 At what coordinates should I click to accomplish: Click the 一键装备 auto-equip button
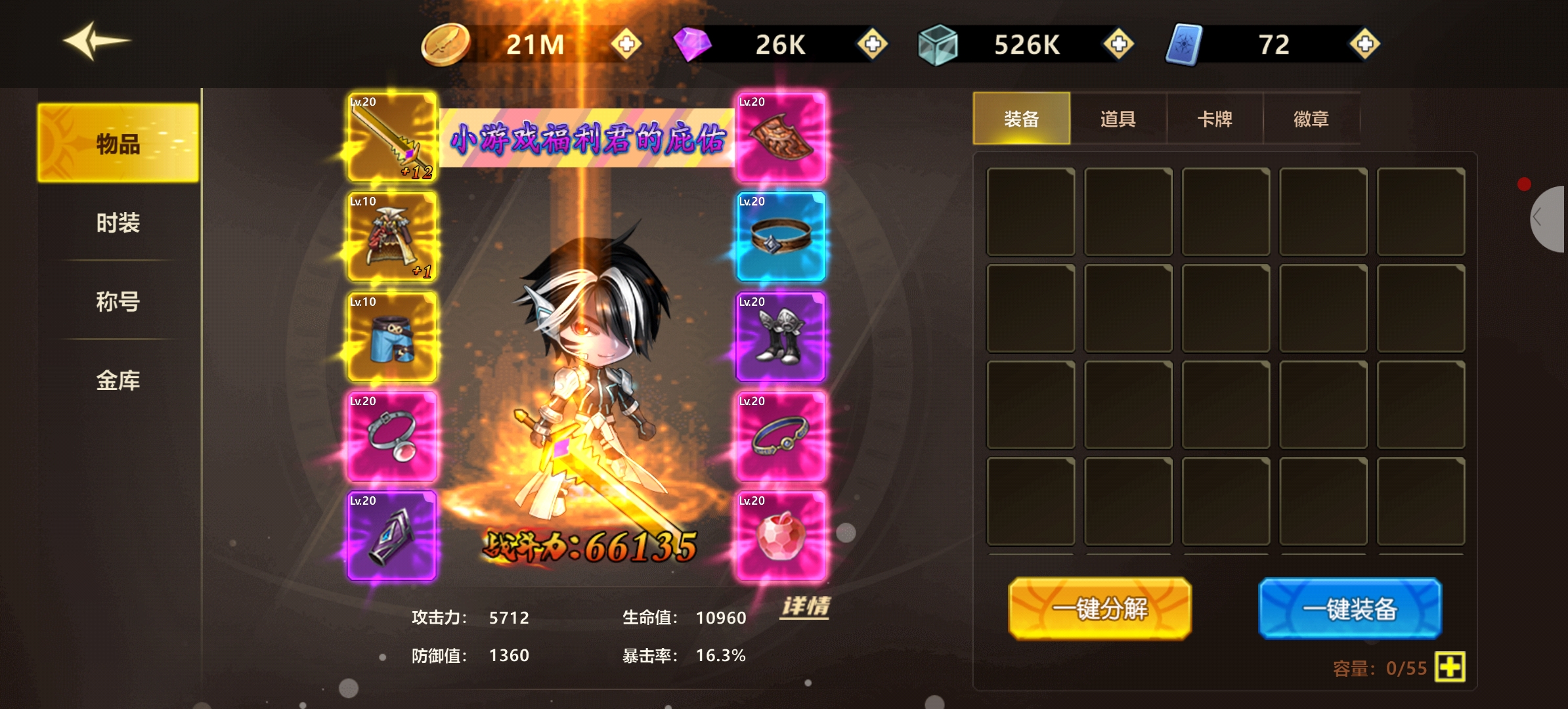click(x=1350, y=609)
